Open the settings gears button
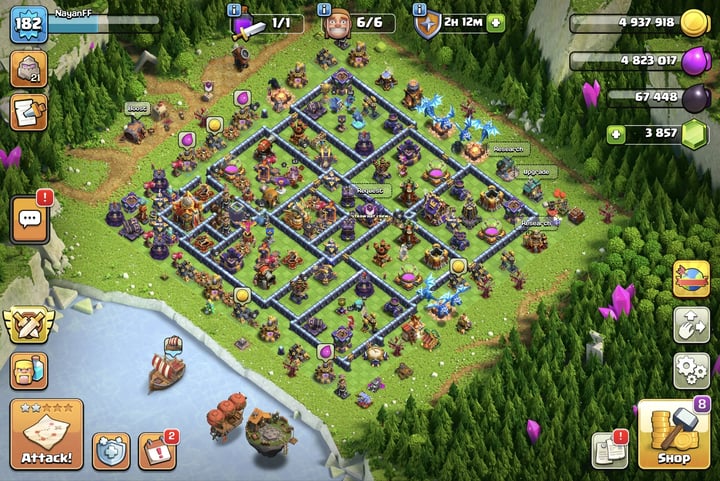 [x=691, y=369]
